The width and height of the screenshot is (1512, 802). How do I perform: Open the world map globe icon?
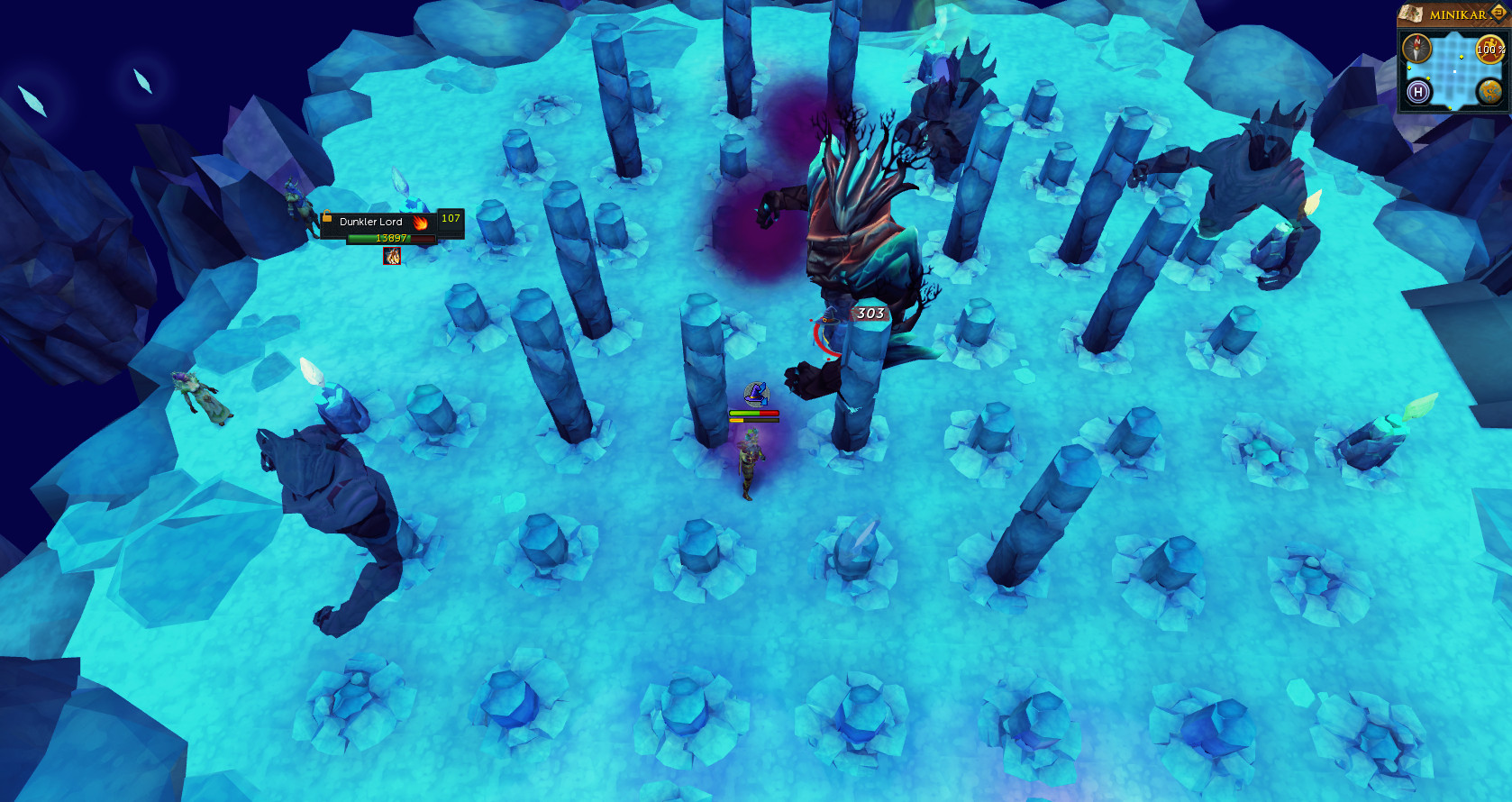(1489, 91)
